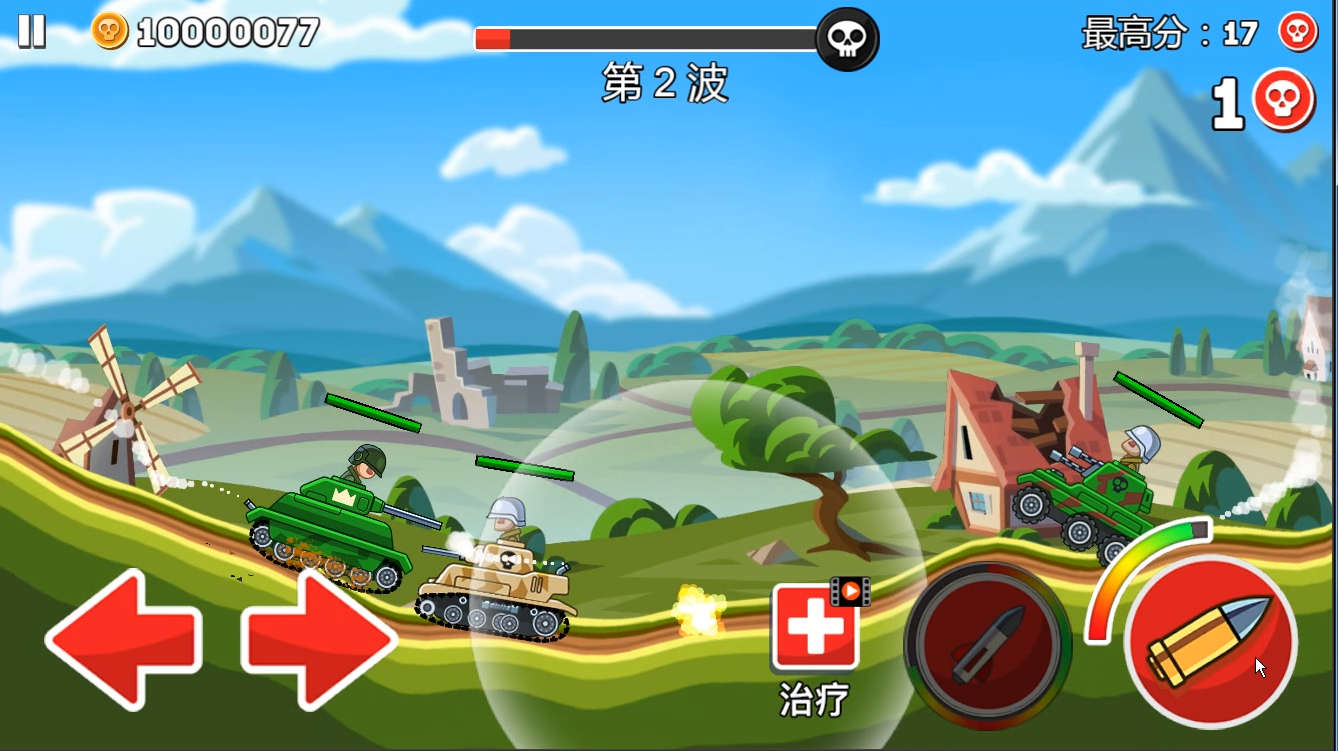Use the 治疗 heal button

point(814,628)
